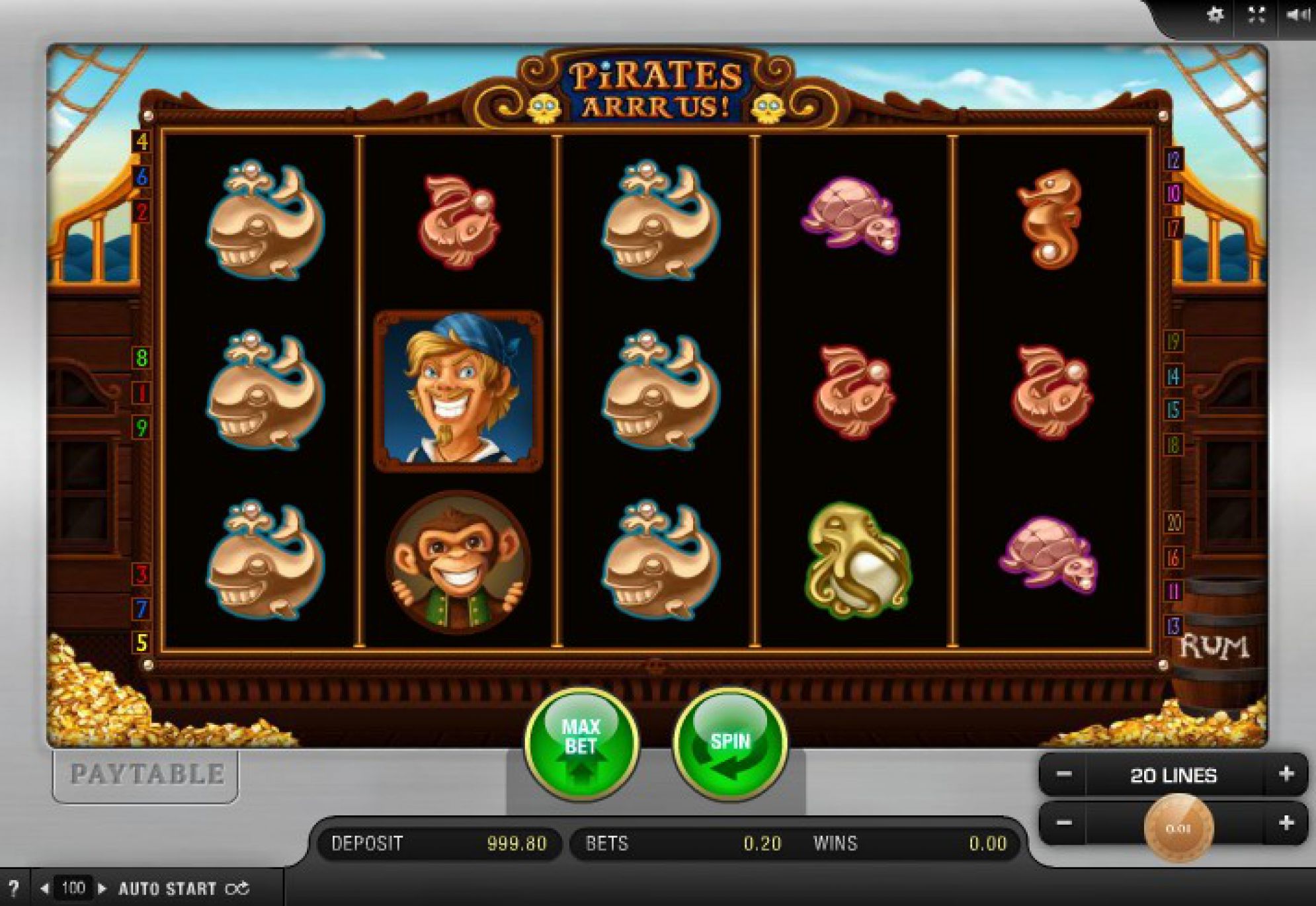Toggle fullscreen mode

point(1256,15)
